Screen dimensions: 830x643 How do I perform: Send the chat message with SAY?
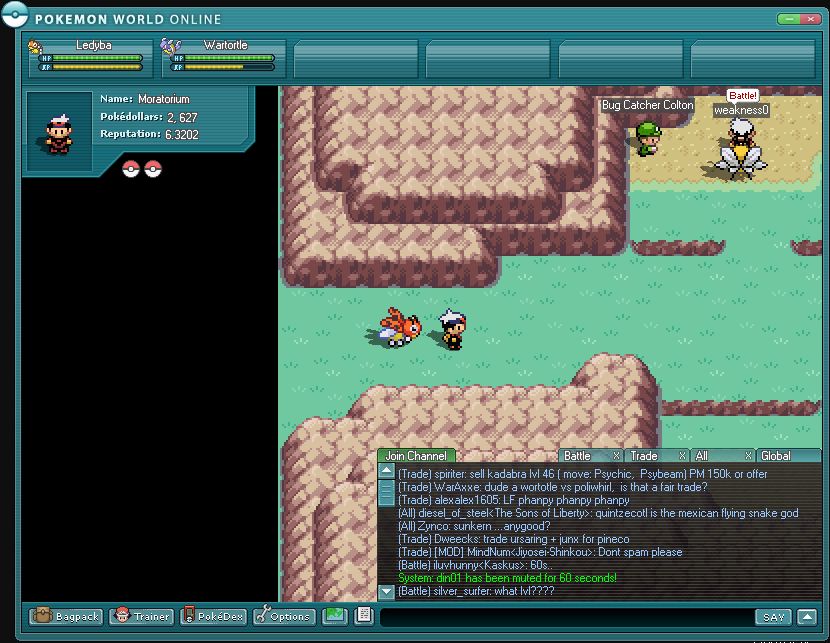[773, 617]
